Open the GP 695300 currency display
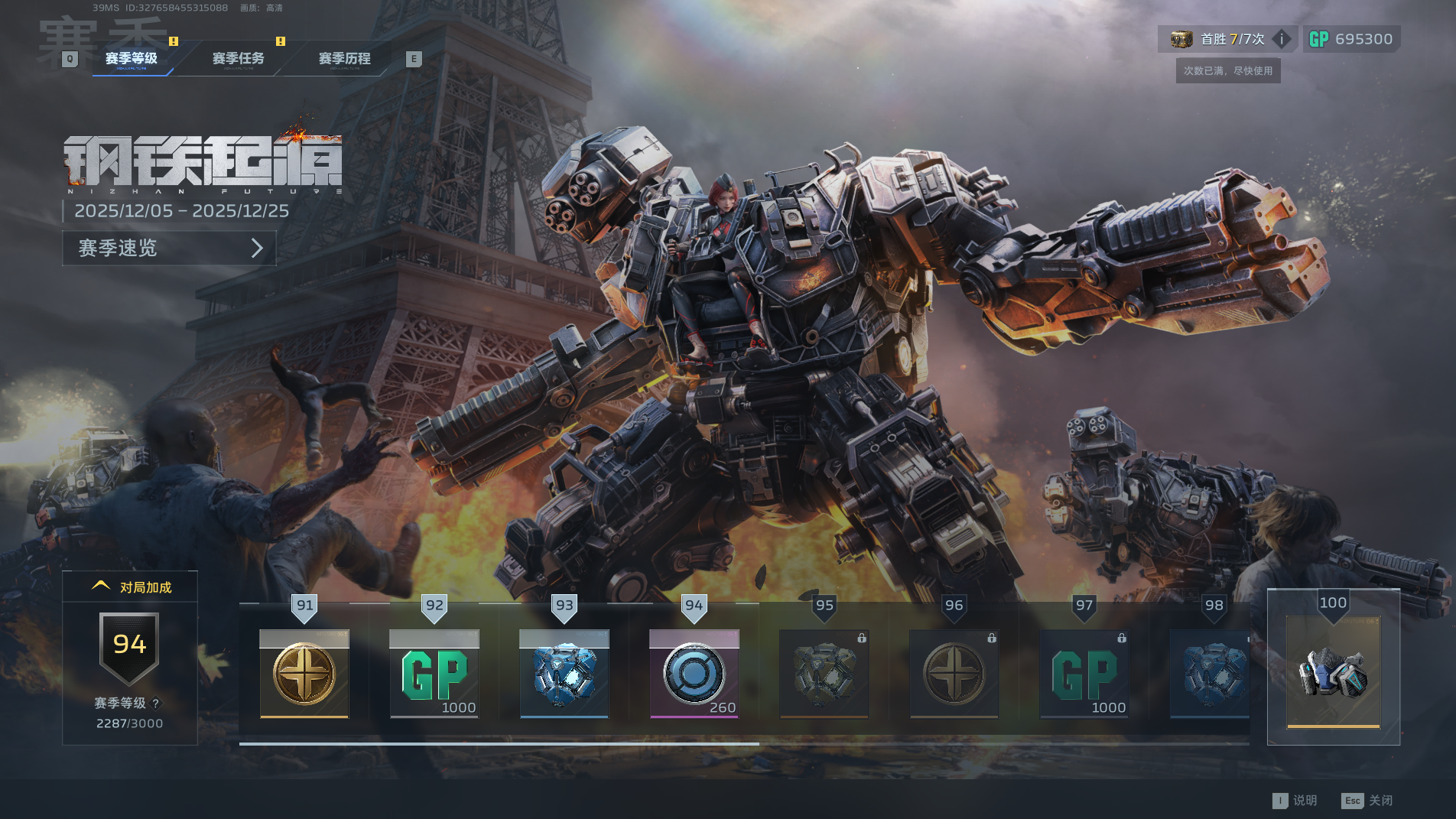The height and width of the screenshot is (819, 1456). pos(1351,39)
